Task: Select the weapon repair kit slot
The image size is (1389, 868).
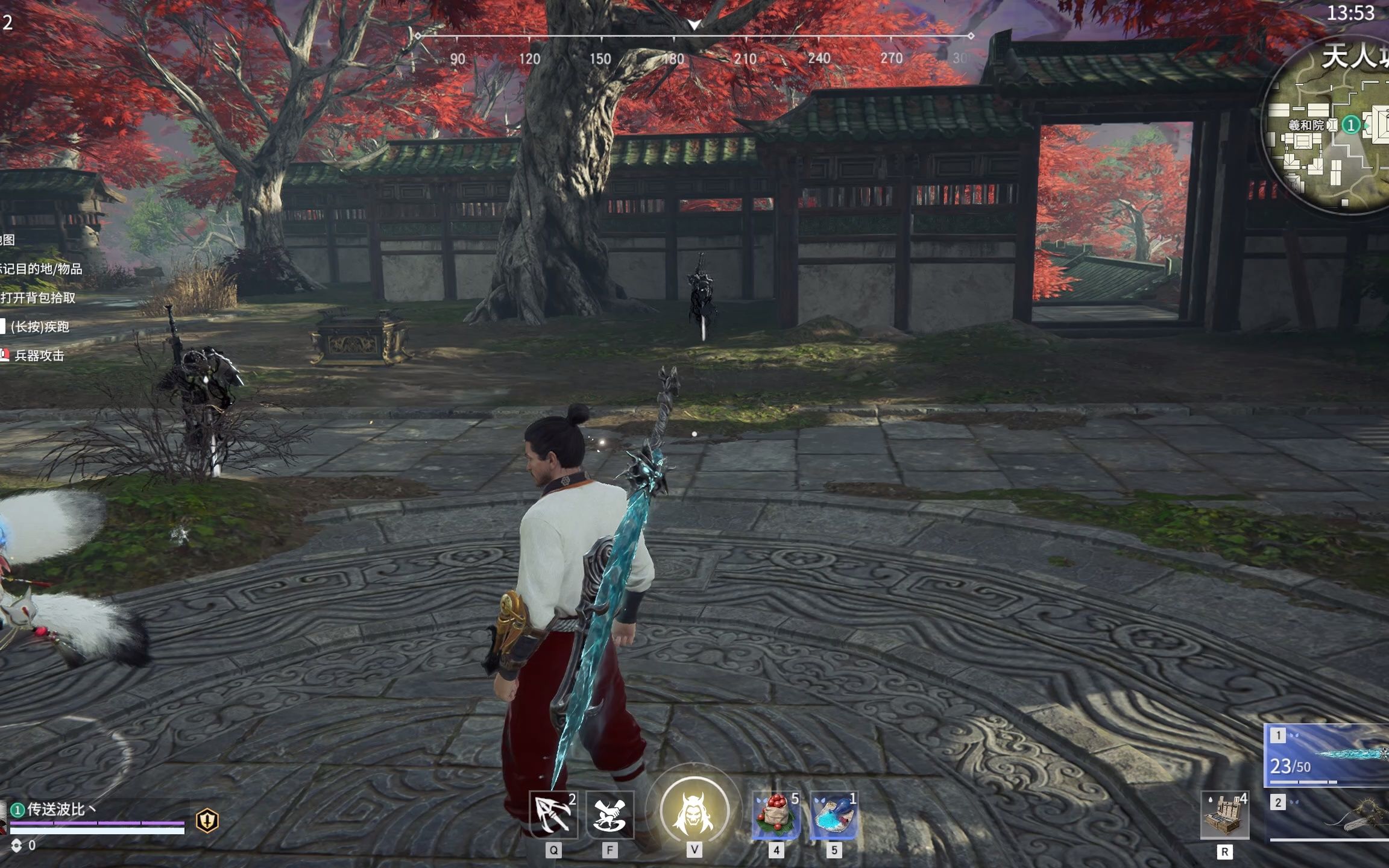Action: point(1224,816)
